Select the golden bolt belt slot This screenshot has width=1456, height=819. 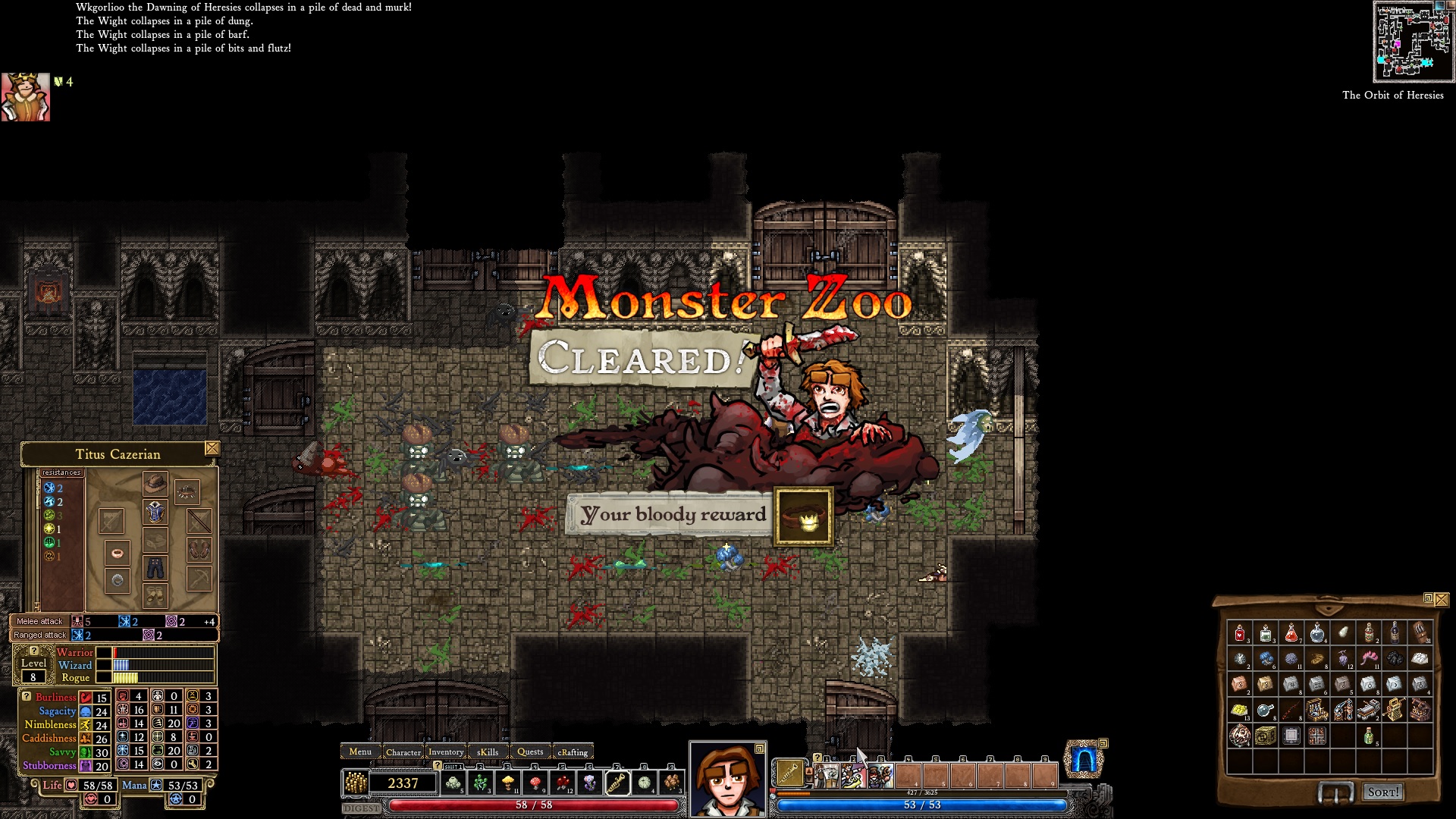point(617,783)
